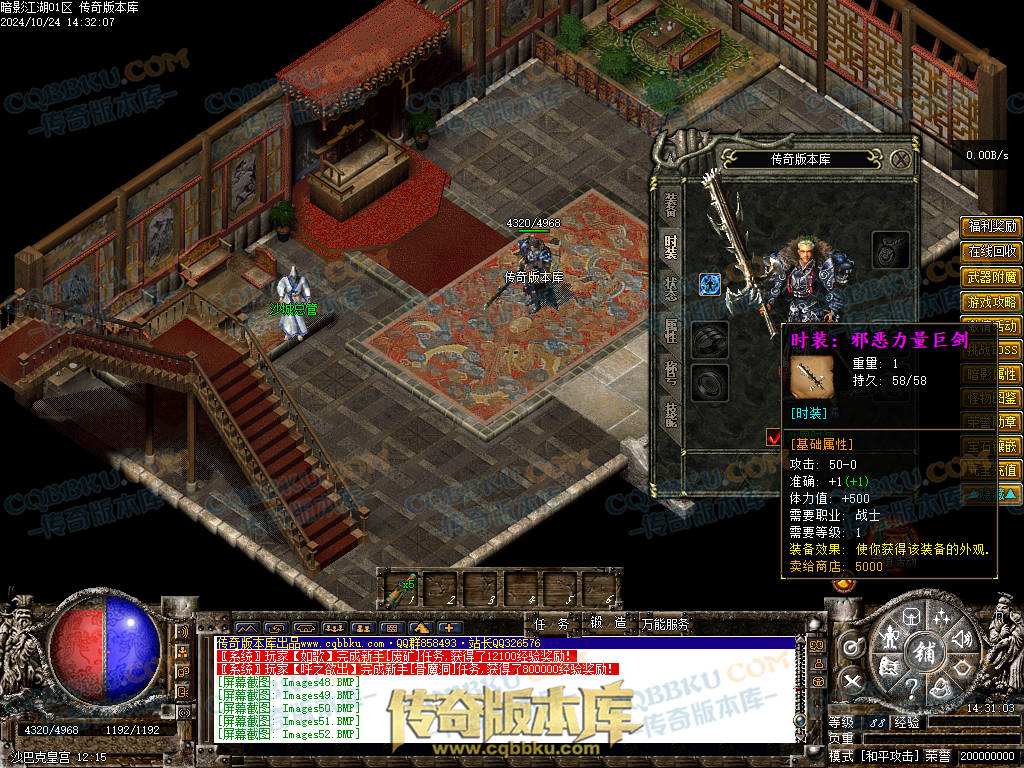Viewport: 1024px width, 768px height.
Task: Close the character equipment panel
Action: [x=901, y=159]
